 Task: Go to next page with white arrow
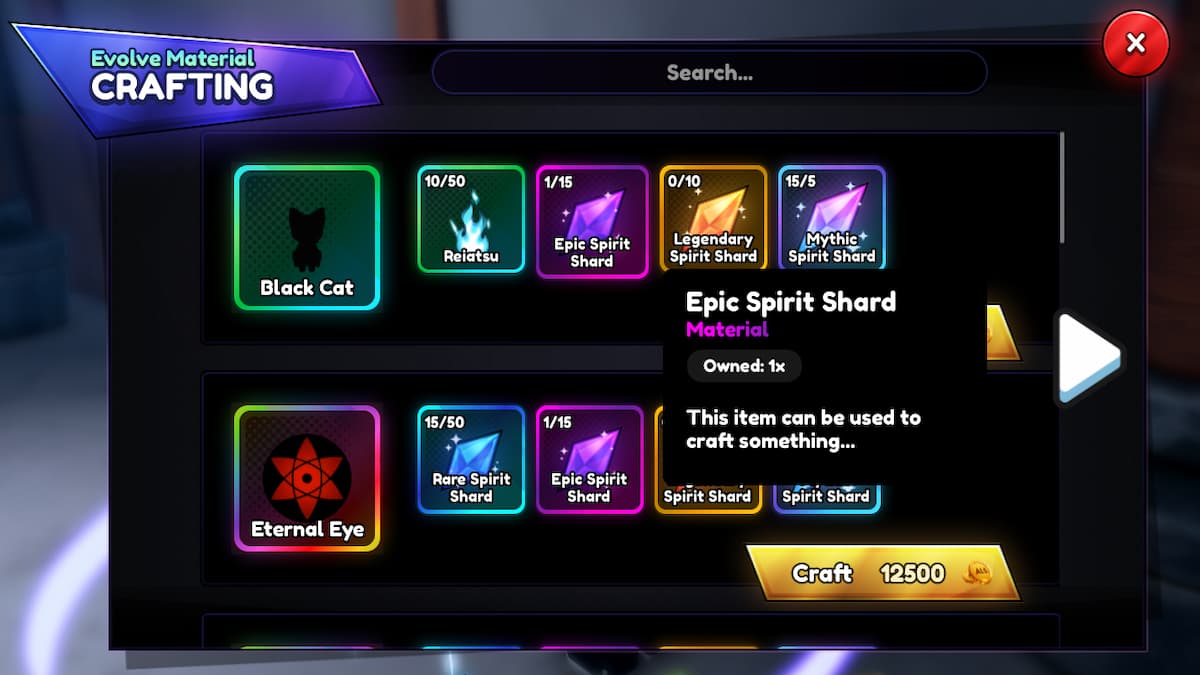[x=1088, y=356]
